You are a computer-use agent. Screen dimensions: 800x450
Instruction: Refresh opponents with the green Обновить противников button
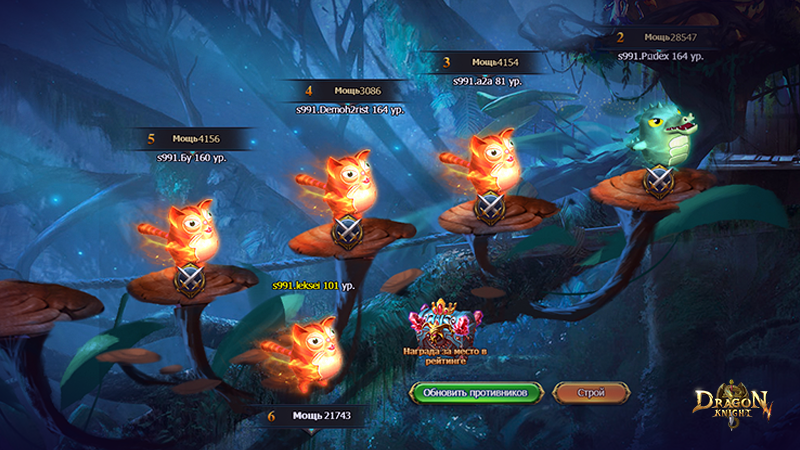click(x=475, y=393)
